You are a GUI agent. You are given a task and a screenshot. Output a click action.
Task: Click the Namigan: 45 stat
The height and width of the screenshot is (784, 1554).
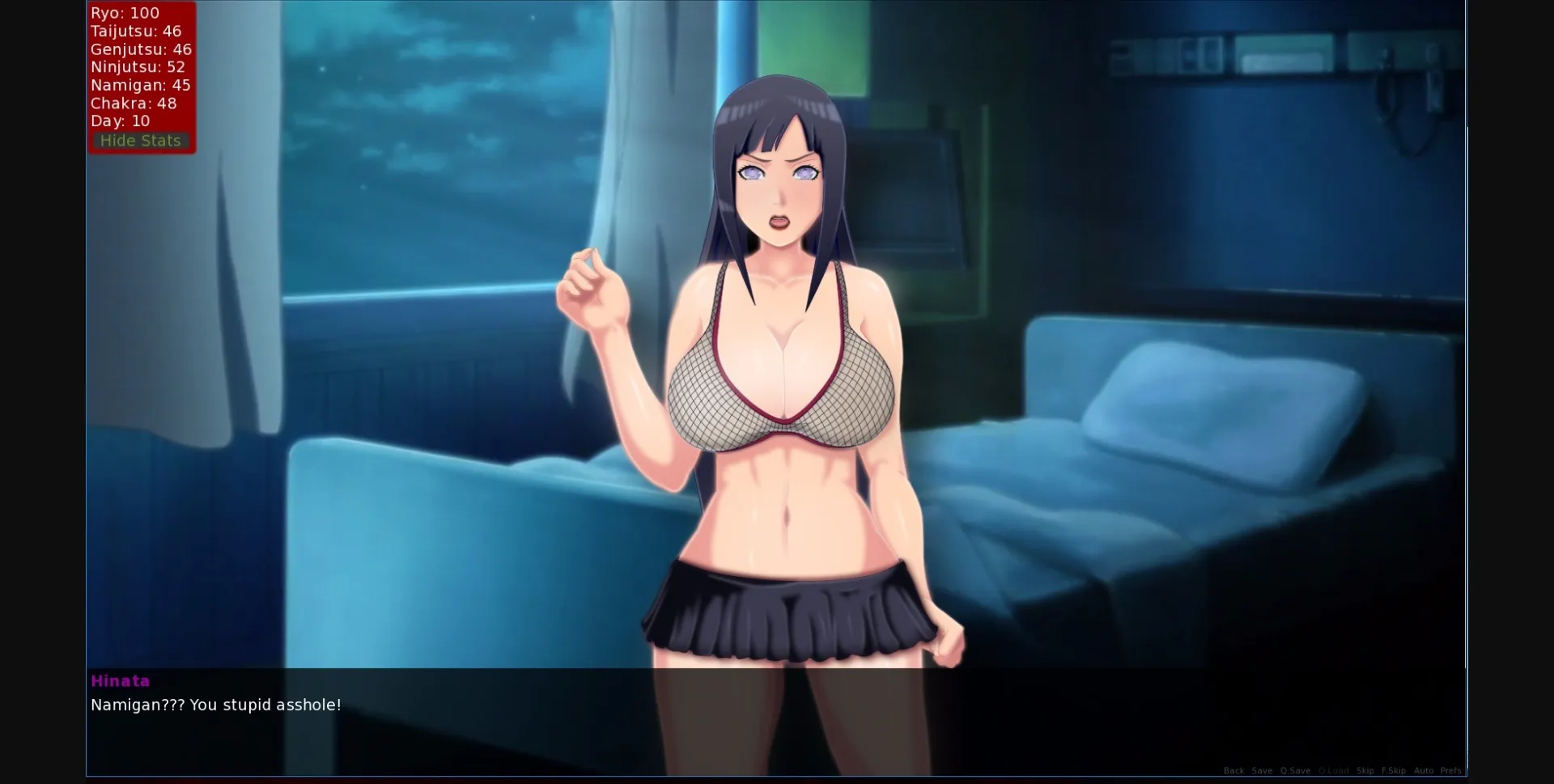pyautogui.click(x=141, y=85)
